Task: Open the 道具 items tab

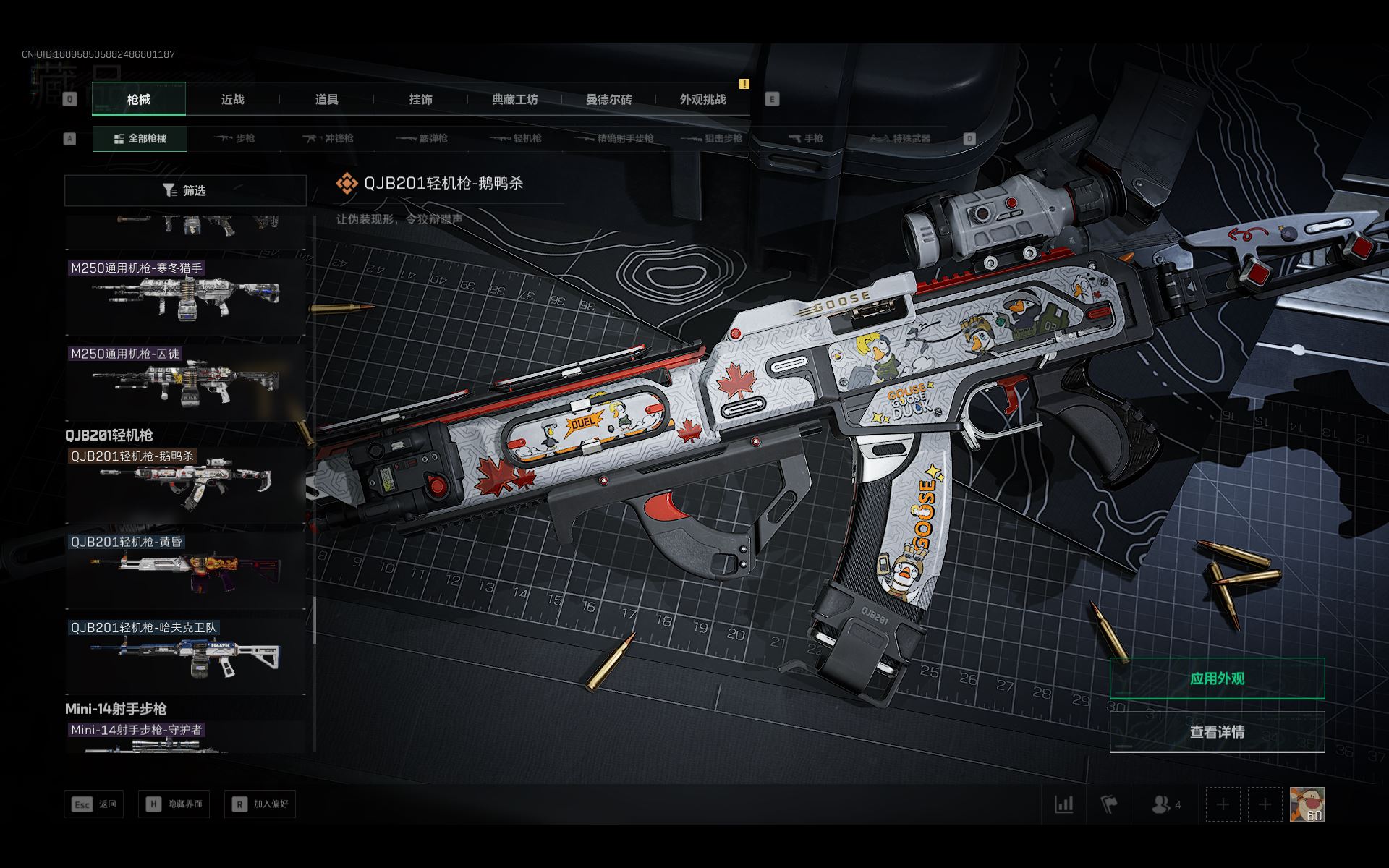Action: click(326, 99)
